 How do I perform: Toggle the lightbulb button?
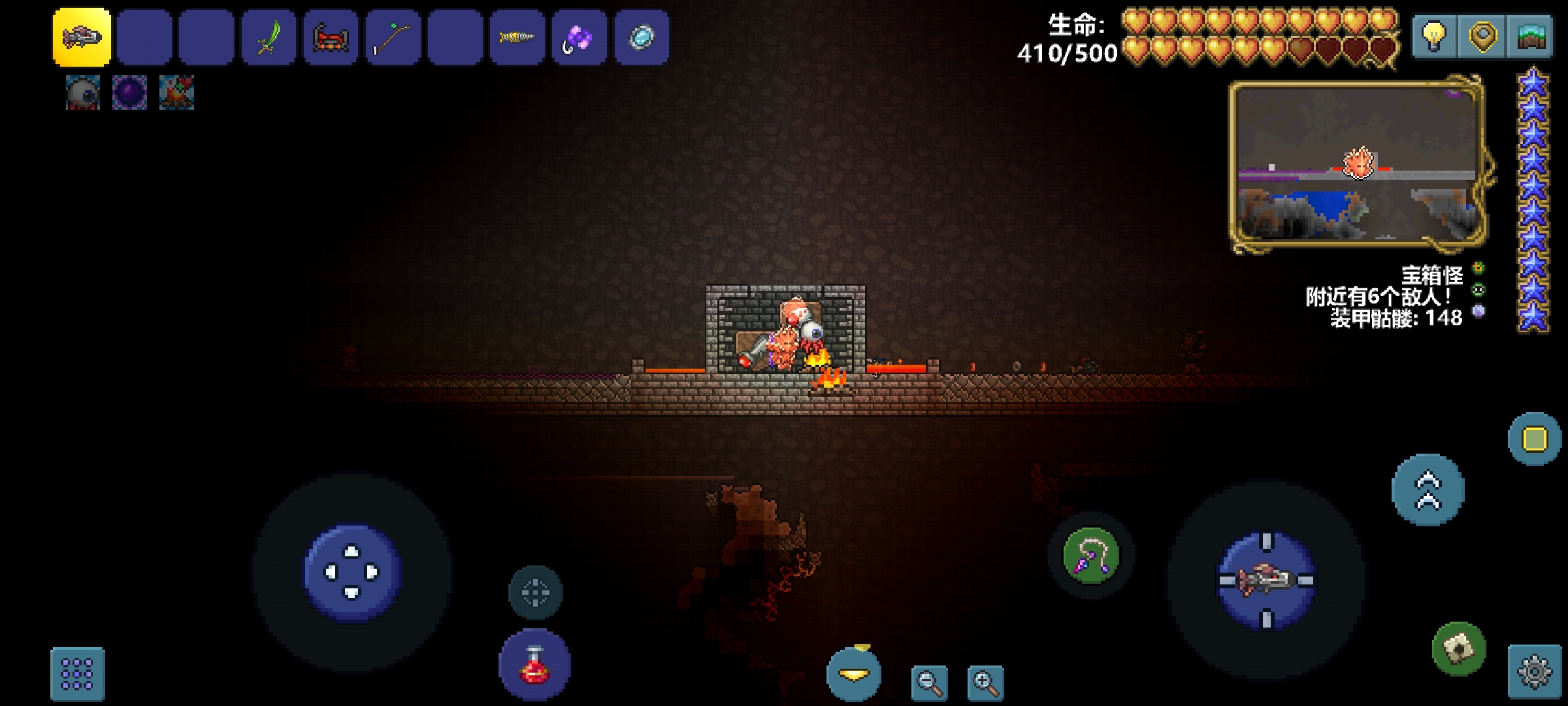point(1433,36)
